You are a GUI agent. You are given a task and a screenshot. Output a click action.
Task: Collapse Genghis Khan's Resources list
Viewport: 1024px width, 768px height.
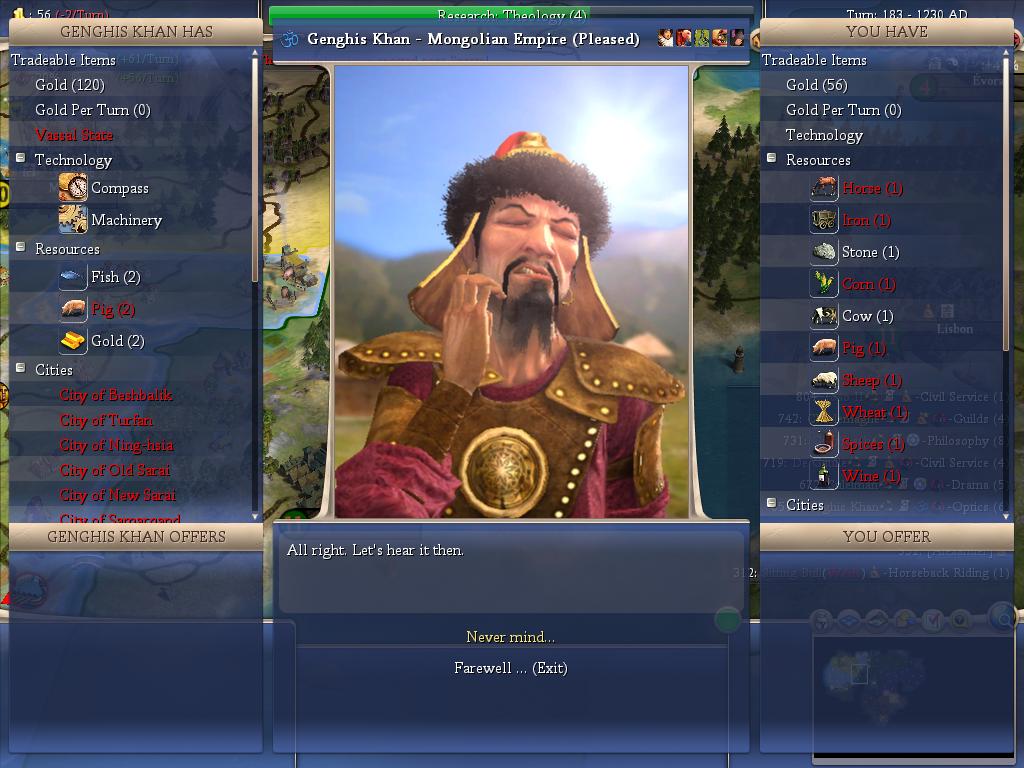(x=20, y=248)
